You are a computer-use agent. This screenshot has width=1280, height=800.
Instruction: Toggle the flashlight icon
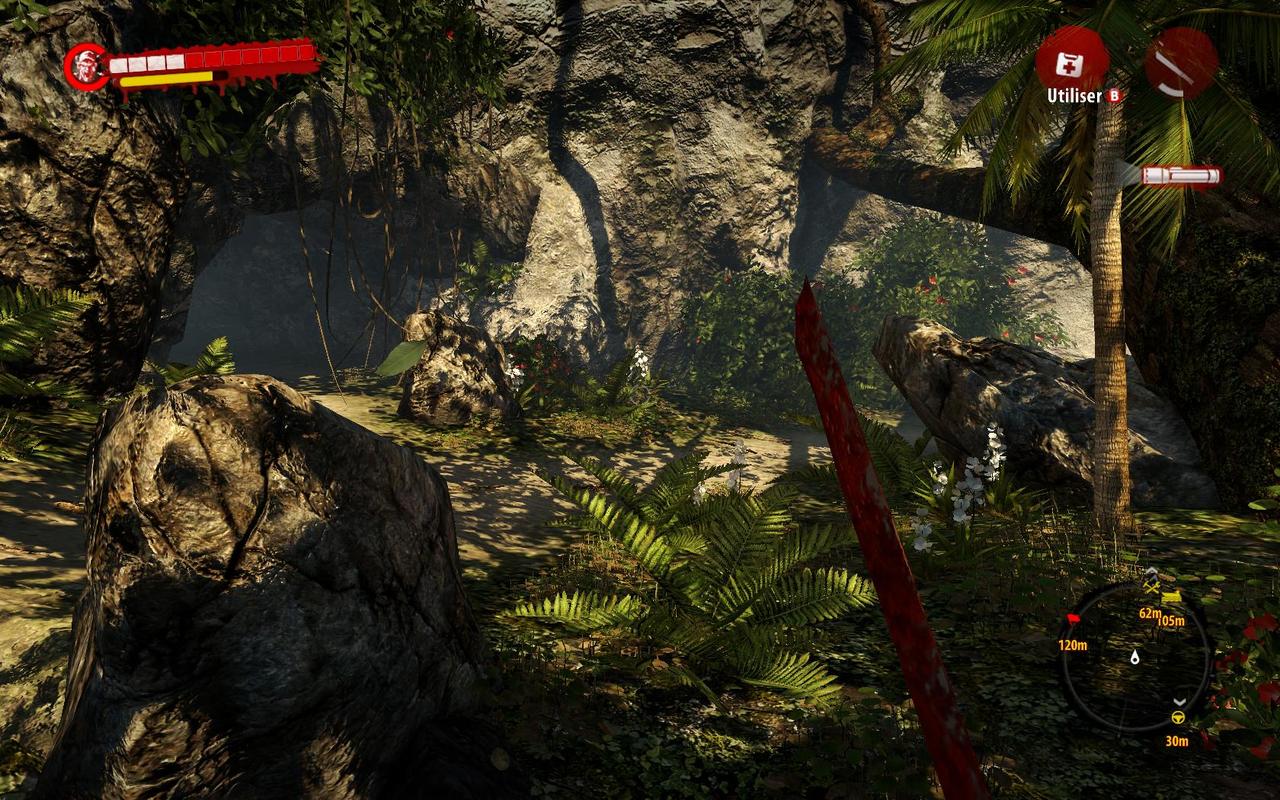1180,176
